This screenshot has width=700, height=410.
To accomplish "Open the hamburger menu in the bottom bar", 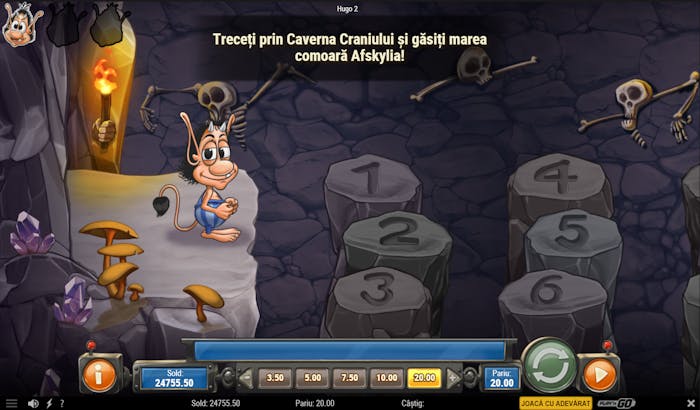I will point(11,403).
